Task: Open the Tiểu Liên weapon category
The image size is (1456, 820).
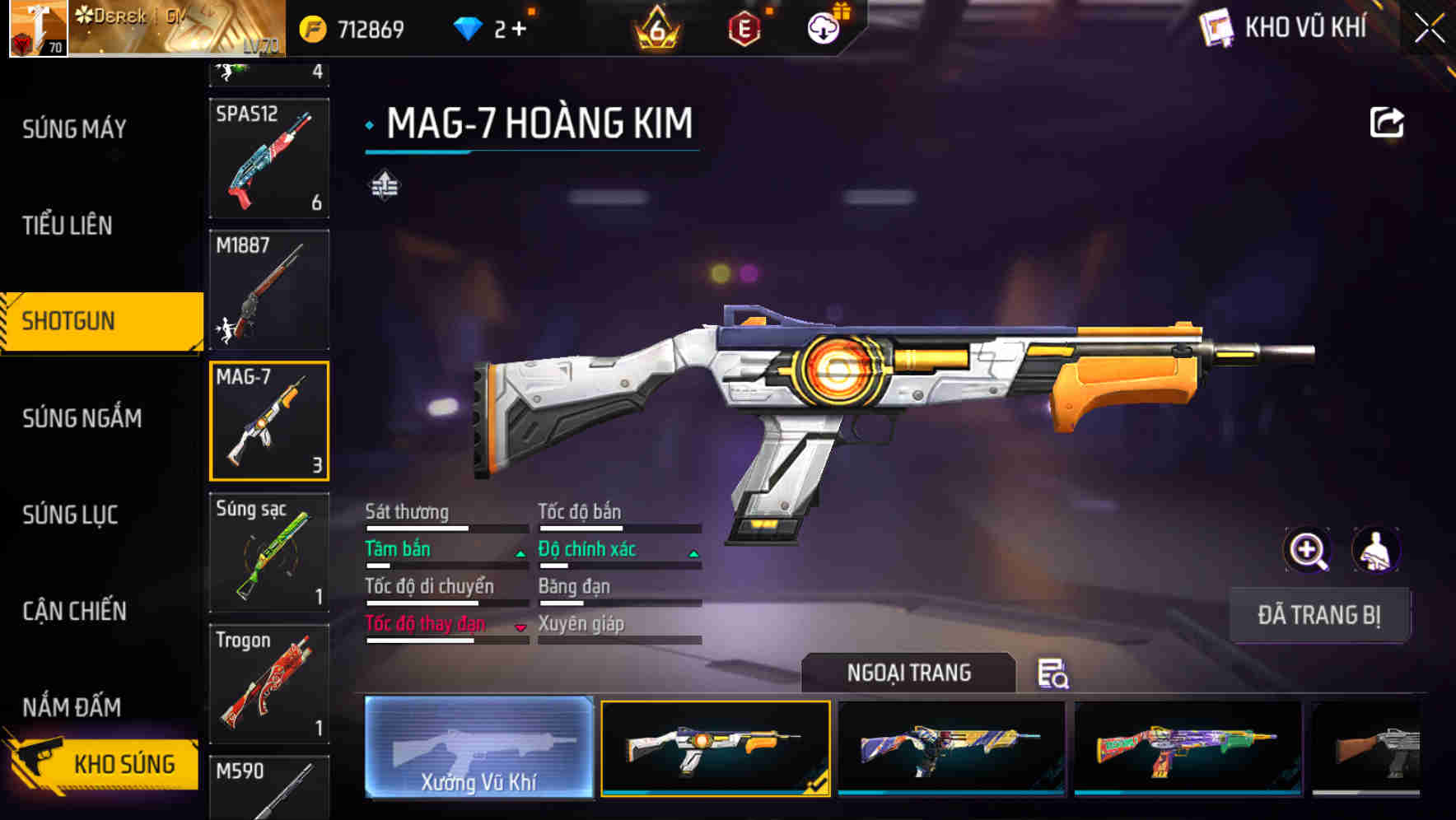Action: (68, 226)
